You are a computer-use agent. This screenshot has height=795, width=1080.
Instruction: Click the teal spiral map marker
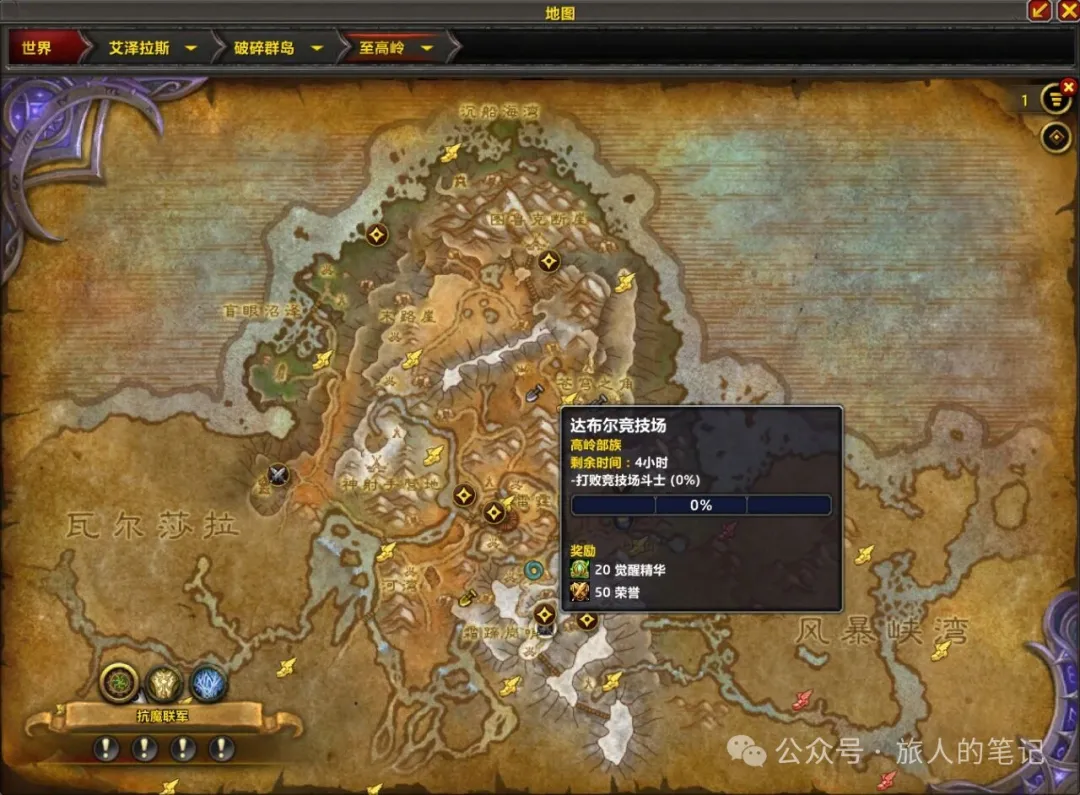535,570
